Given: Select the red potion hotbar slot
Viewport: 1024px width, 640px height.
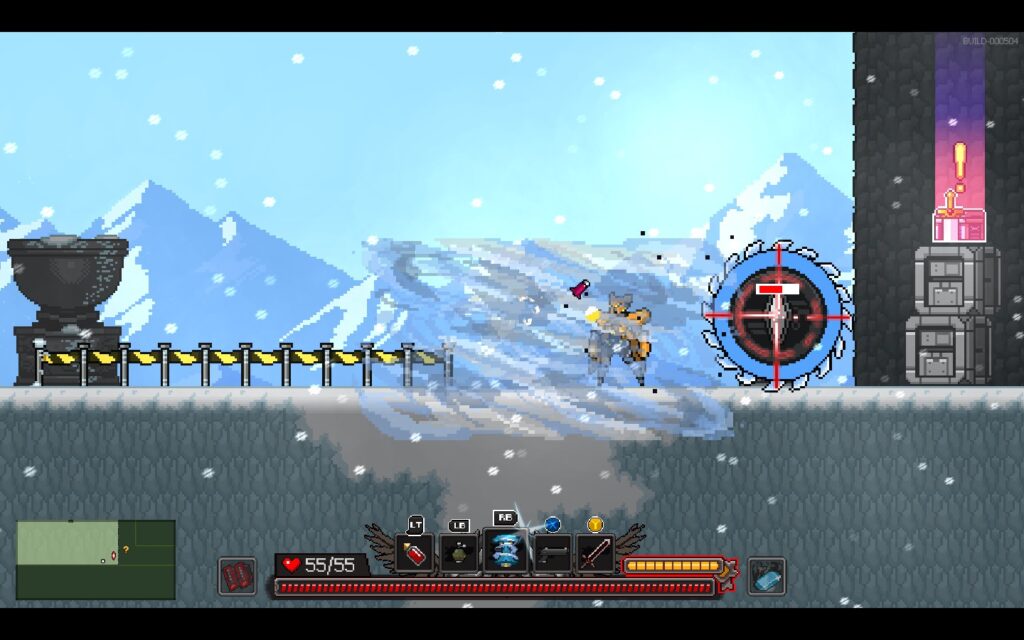Looking at the screenshot, I should pyautogui.click(x=414, y=553).
